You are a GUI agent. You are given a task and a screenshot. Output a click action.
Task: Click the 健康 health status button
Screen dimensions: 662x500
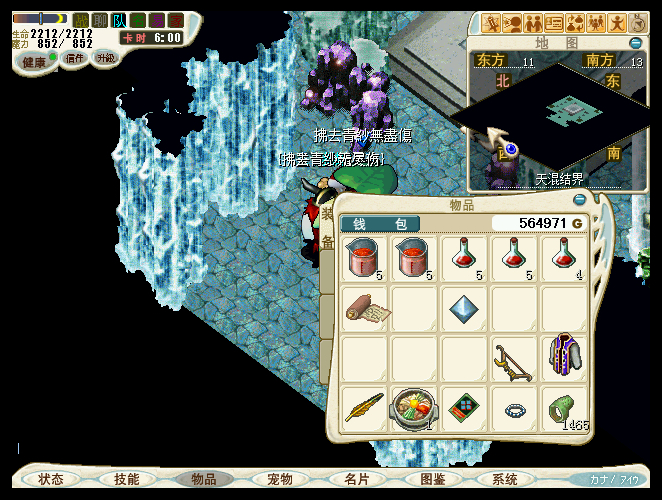pyautogui.click(x=35, y=62)
